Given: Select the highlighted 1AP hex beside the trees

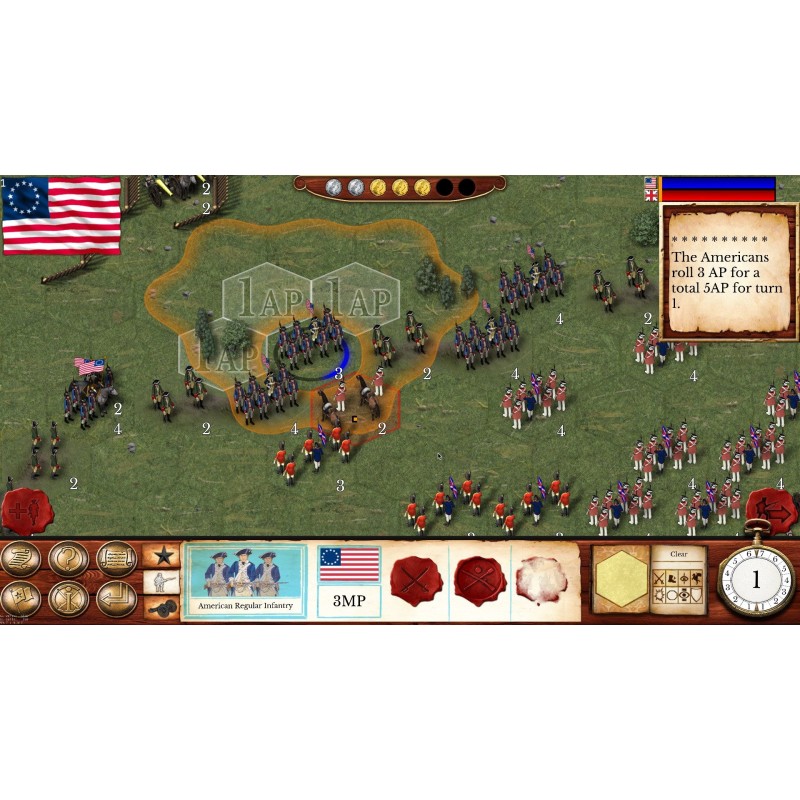Looking at the screenshot, I should tap(259, 297).
